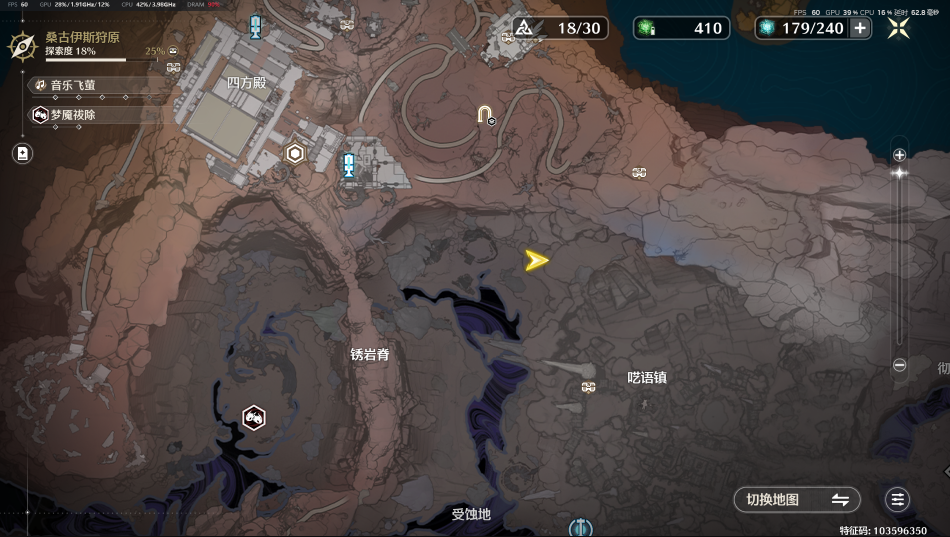The image size is (950, 537).
Task: Select the white hexagon marker near 四方殿
Action: [295, 154]
